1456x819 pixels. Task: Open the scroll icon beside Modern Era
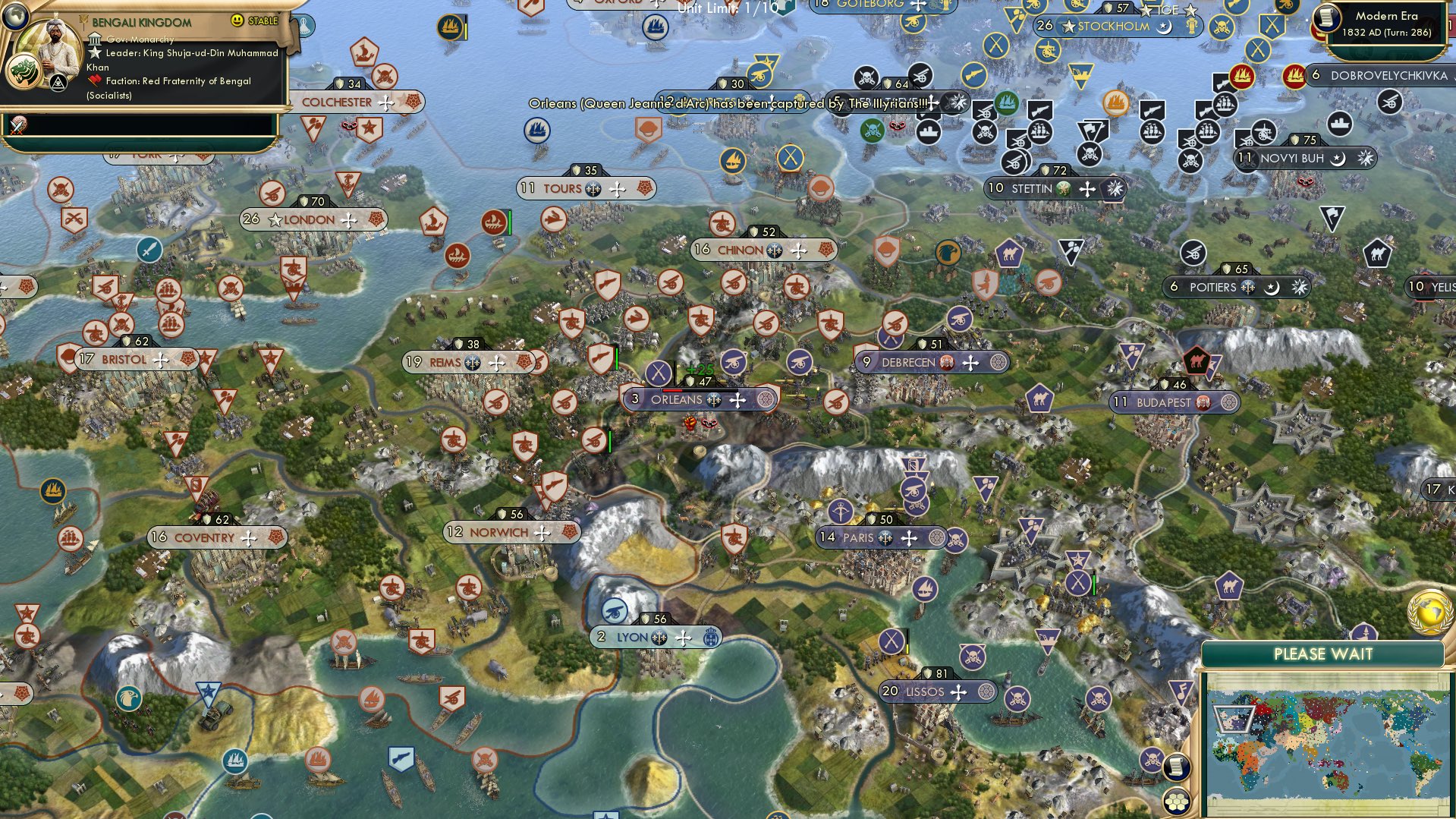[x=1326, y=18]
